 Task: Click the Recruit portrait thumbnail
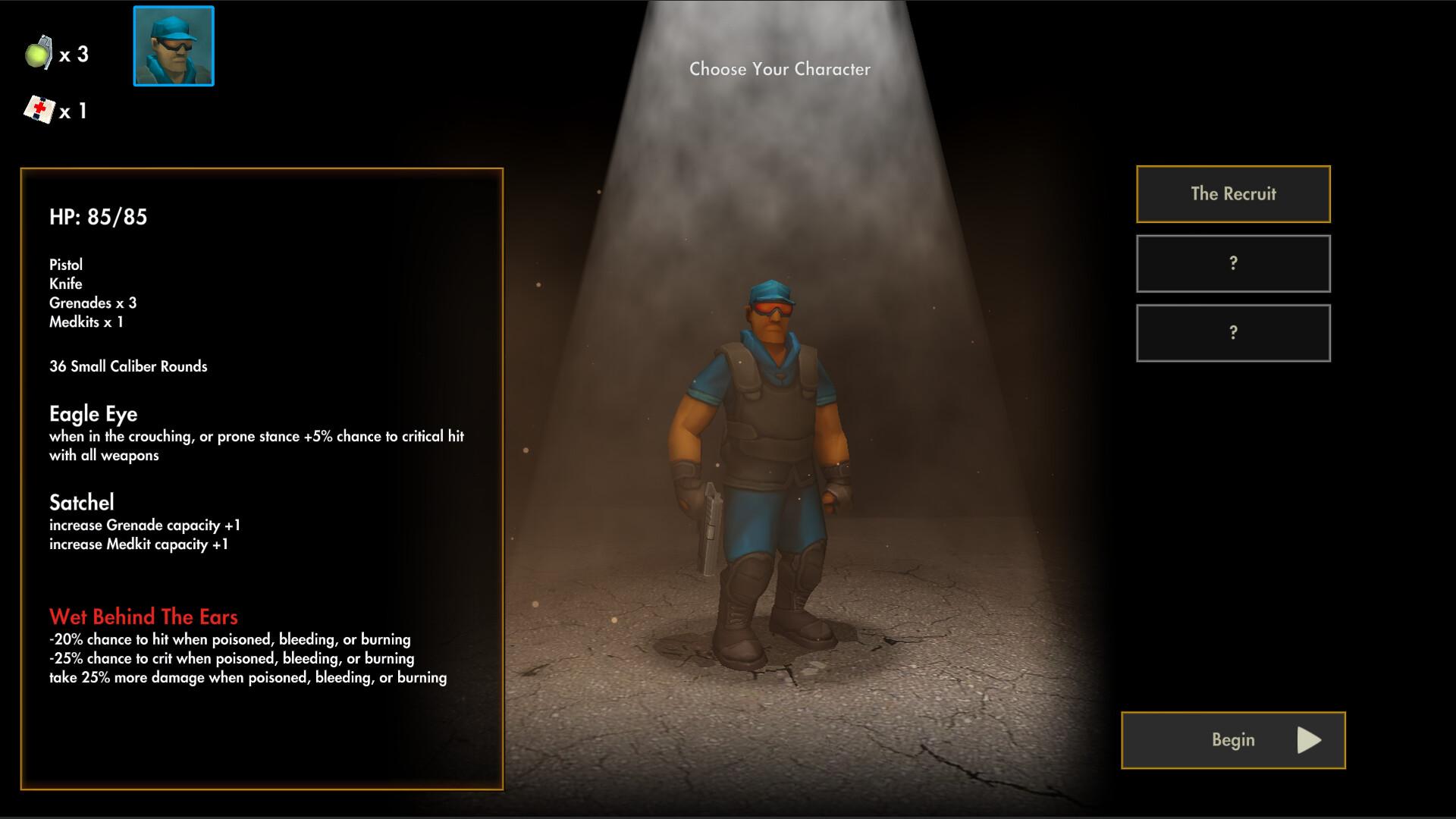174,46
